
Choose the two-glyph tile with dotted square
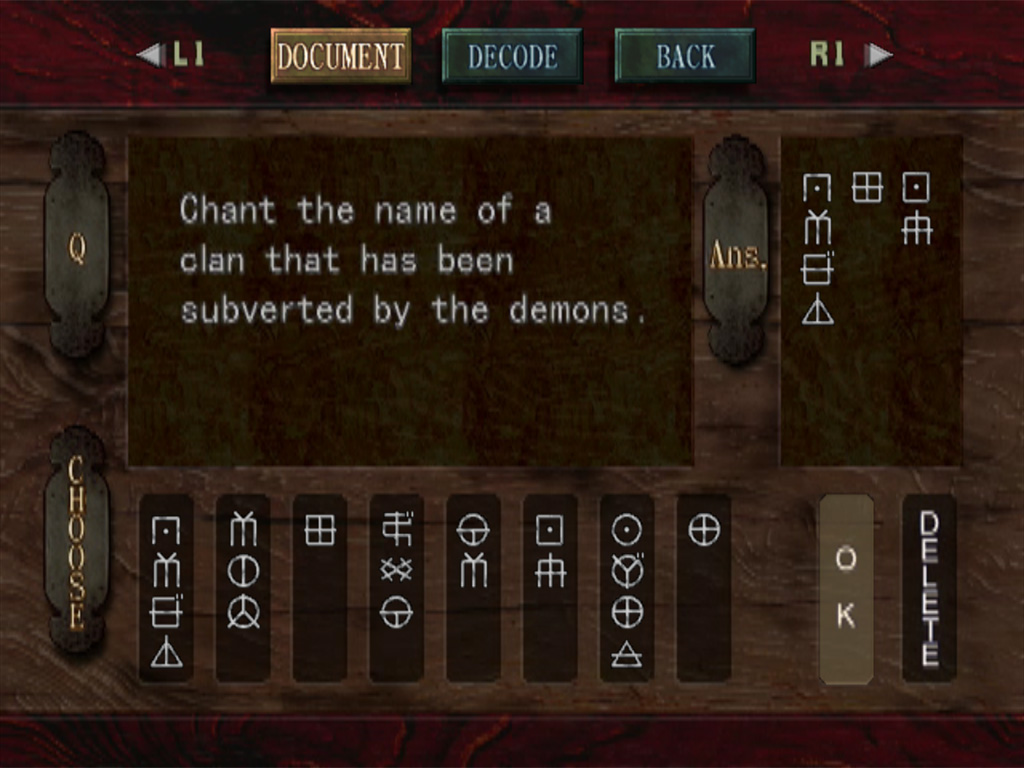tap(550, 588)
